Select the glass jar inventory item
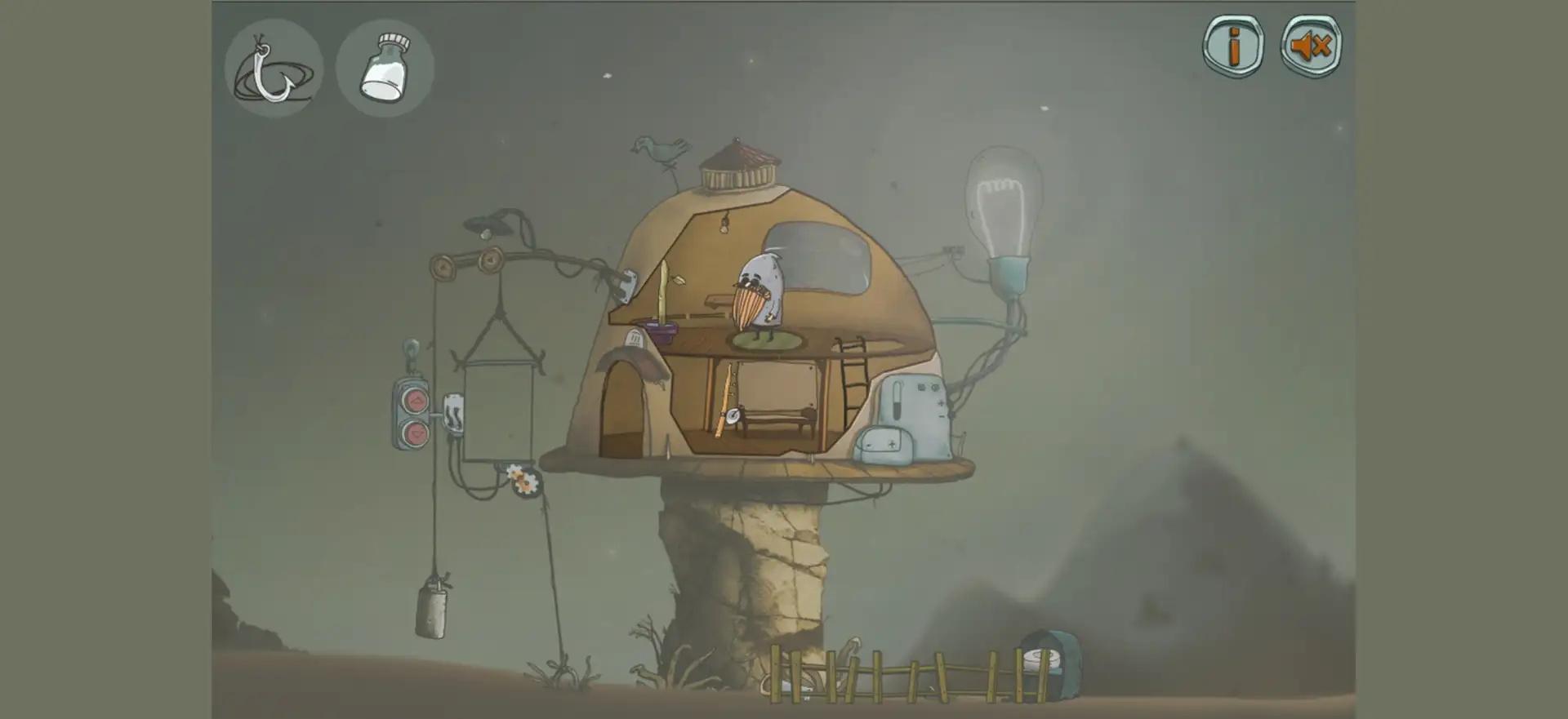The image size is (1568, 719). click(x=385, y=69)
